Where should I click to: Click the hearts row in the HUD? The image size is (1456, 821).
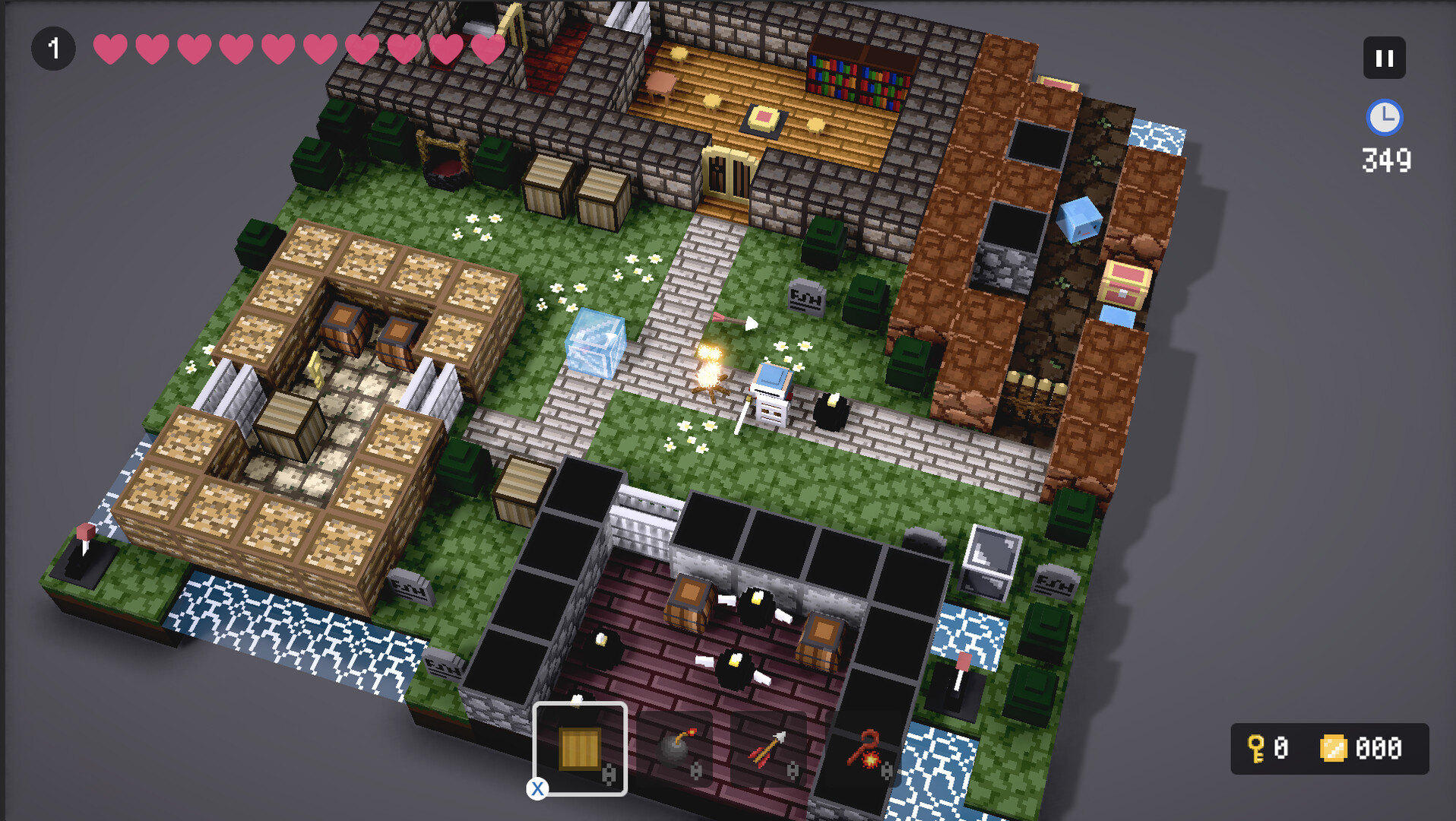[x=296, y=48]
